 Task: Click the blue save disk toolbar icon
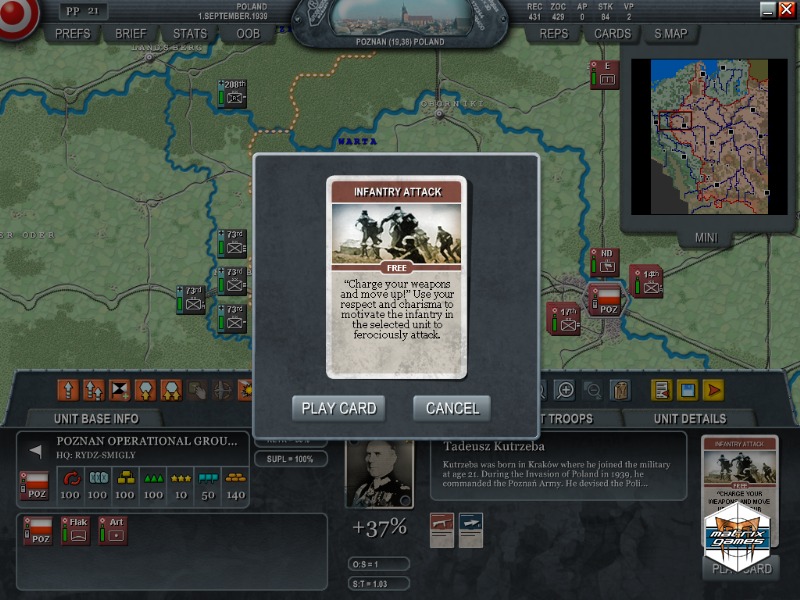point(687,389)
